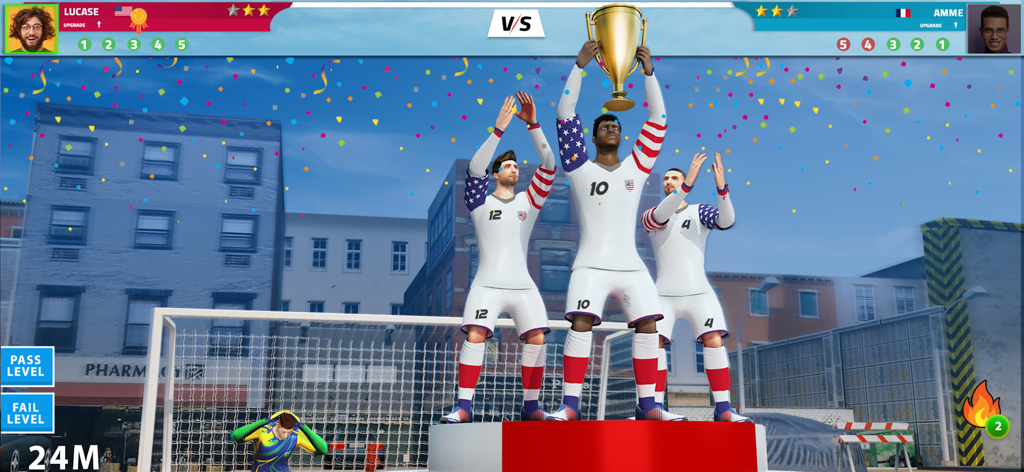
Task: Click the Pass Level button
Action: [x=26, y=366]
